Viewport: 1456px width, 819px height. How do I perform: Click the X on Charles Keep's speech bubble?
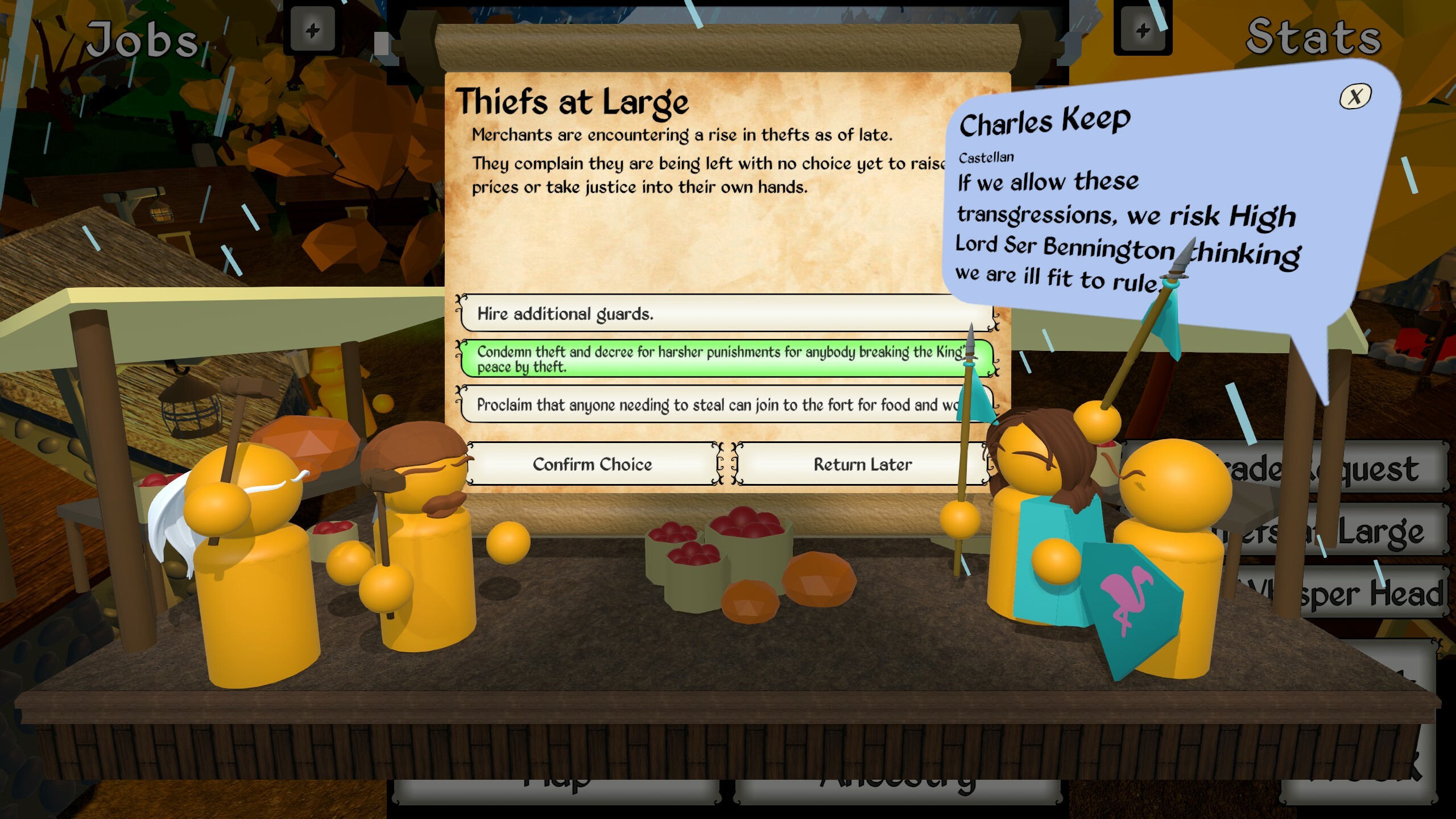tap(1356, 98)
